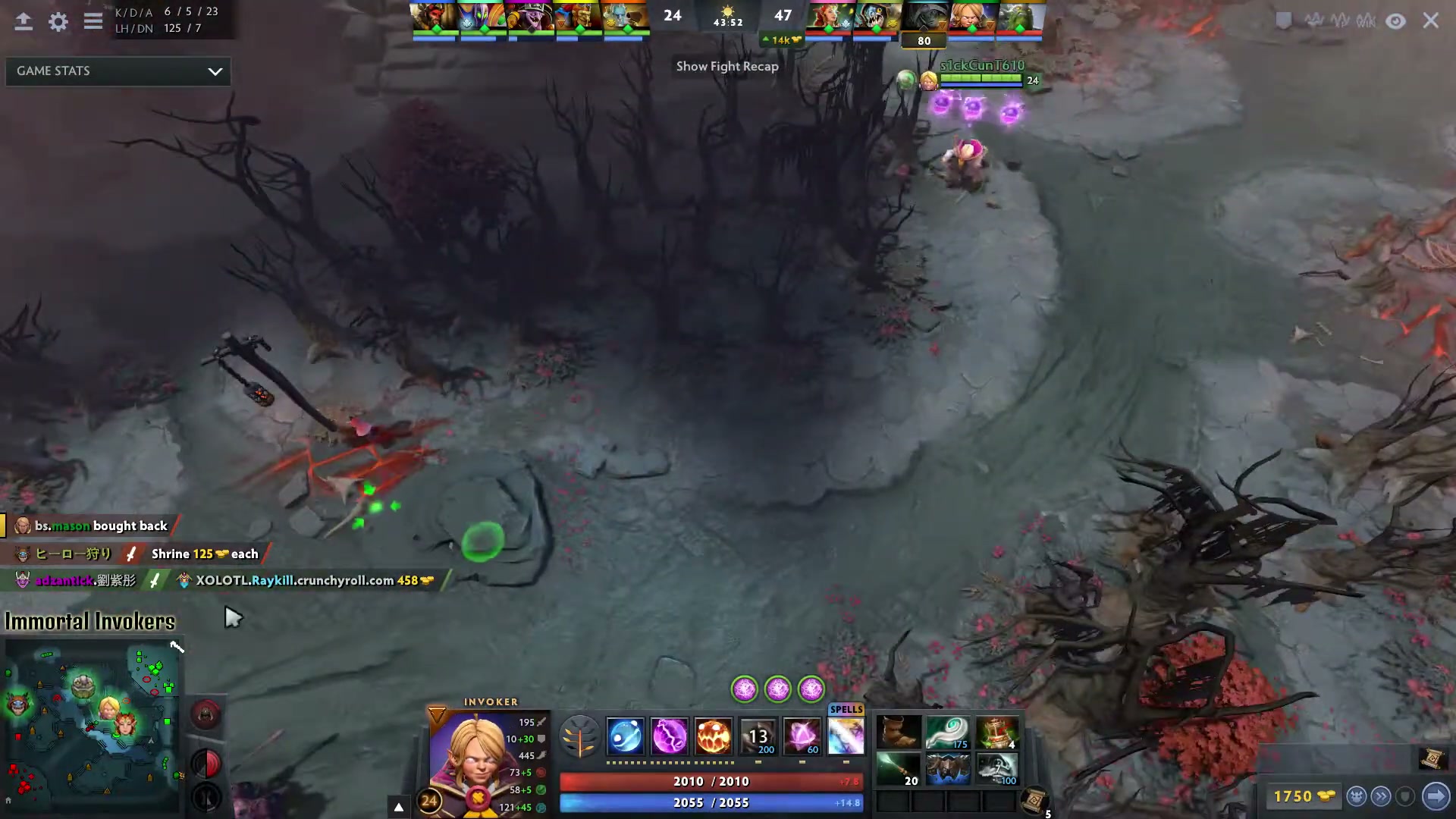Select Eul's Scepter item in the inventory
This screenshot has height=819, width=1456.
click(x=949, y=732)
